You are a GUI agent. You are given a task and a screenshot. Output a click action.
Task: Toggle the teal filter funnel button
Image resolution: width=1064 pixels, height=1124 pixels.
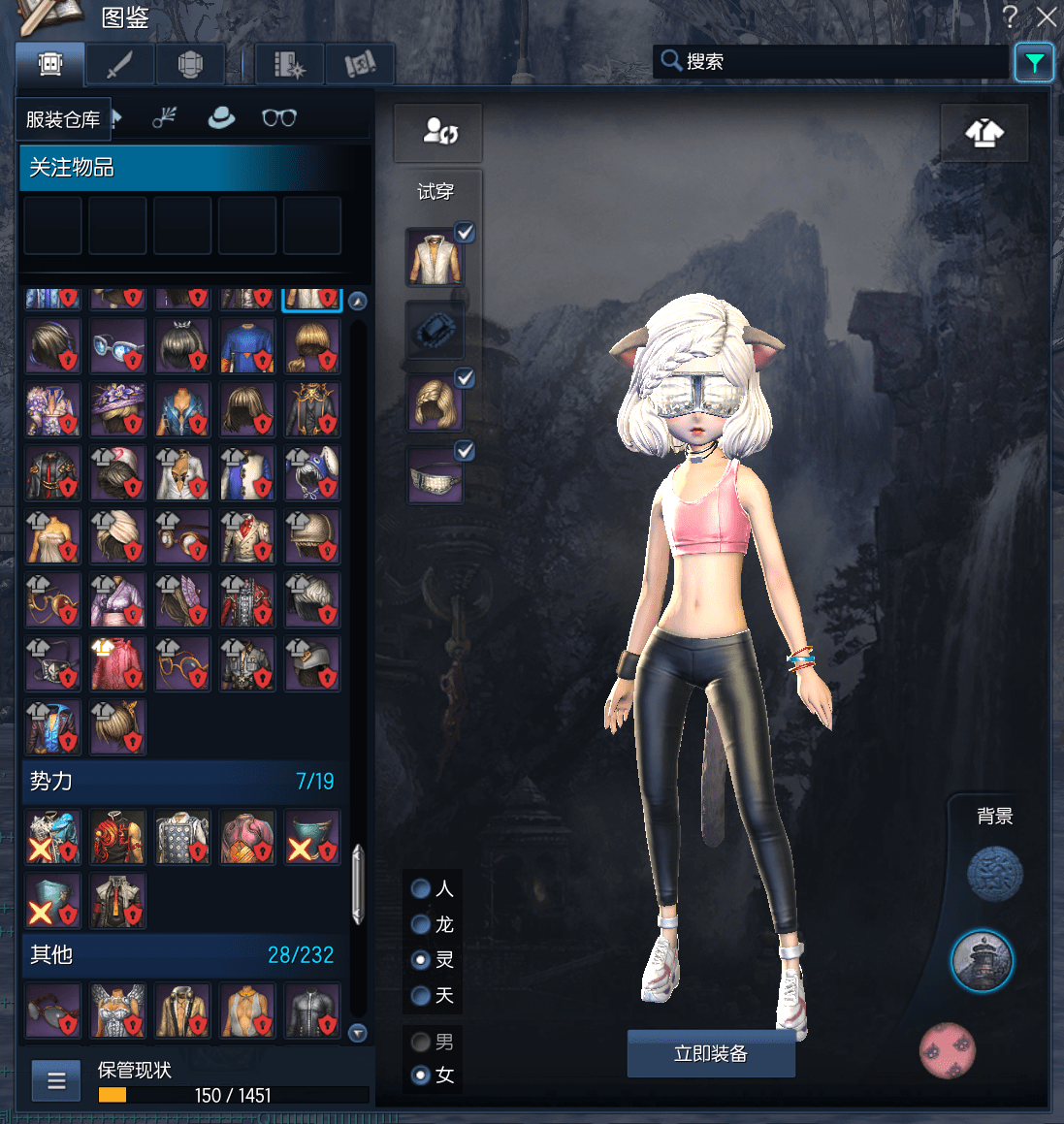click(1034, 64)
